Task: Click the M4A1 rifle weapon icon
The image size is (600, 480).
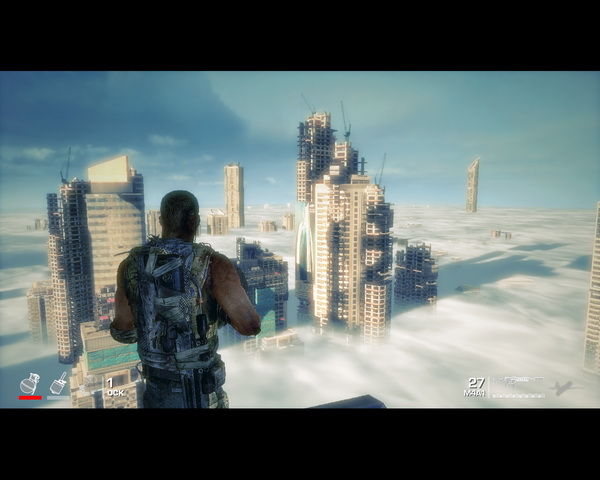Action: point(516,381)
